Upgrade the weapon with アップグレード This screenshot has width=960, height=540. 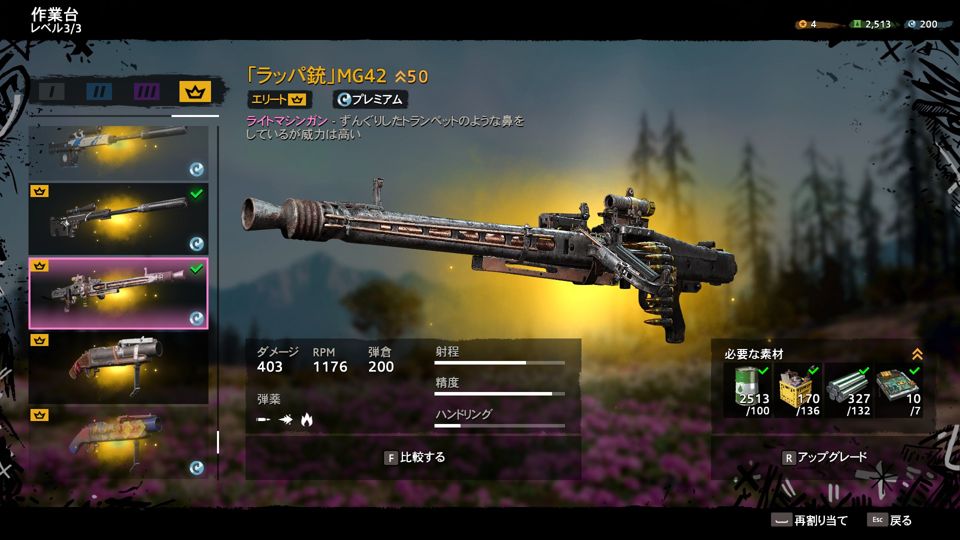tap(823, 457)
